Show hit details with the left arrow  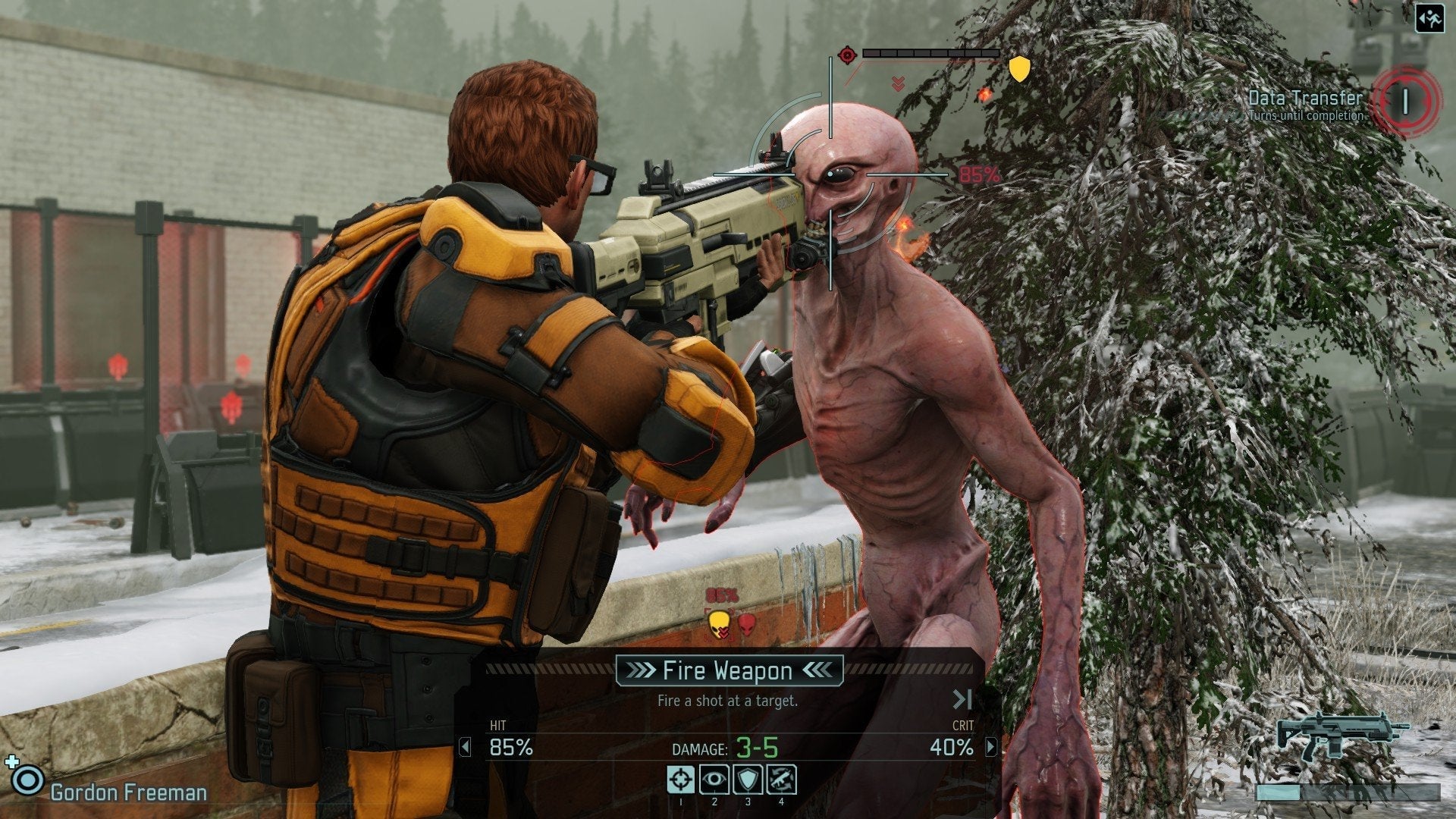pyautogui.click(x=465, y=748)
